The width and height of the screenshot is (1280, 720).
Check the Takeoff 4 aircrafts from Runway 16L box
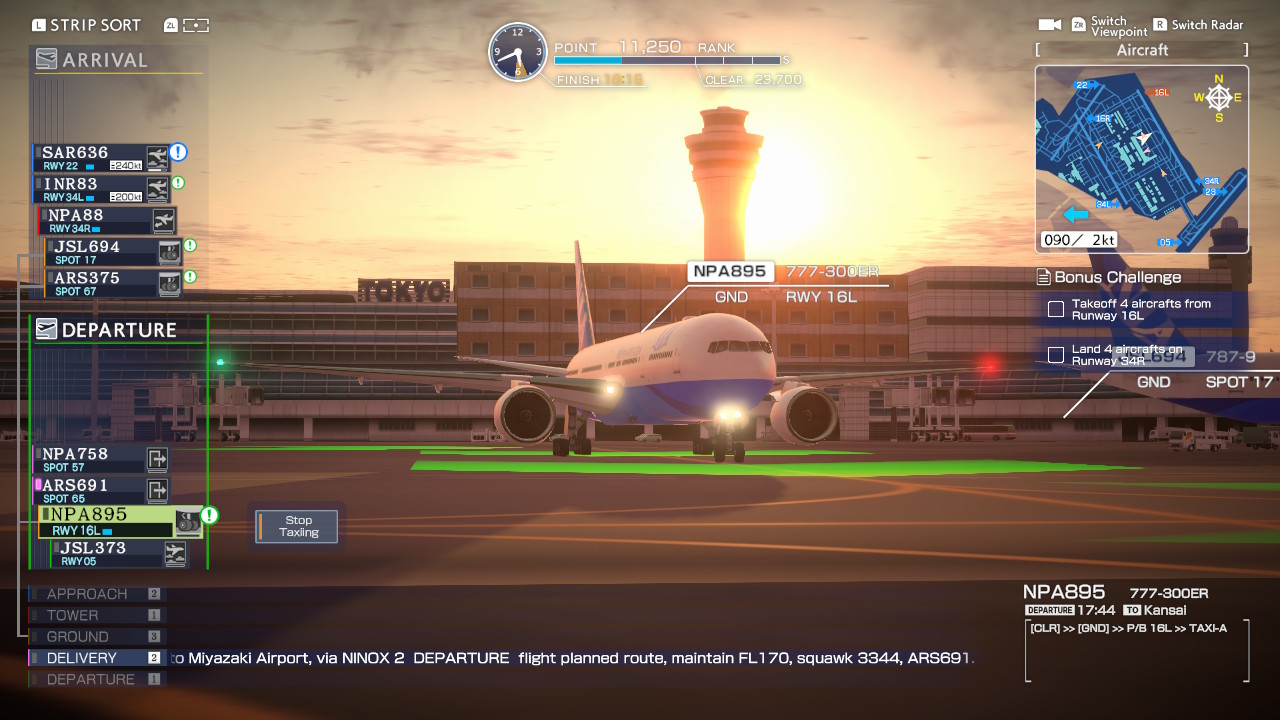pos(1055,309)
